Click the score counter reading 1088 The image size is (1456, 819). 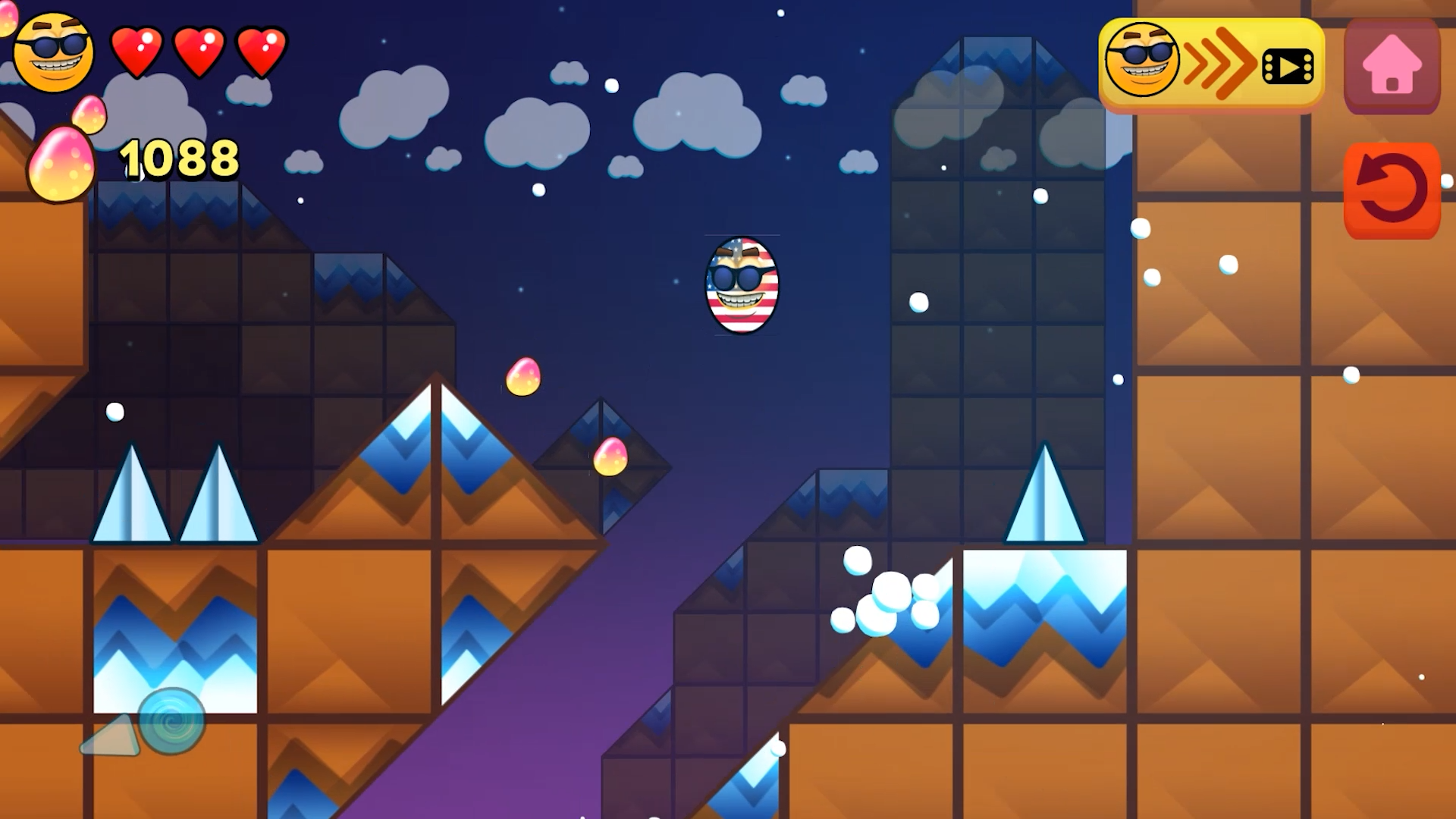[179, 159]
